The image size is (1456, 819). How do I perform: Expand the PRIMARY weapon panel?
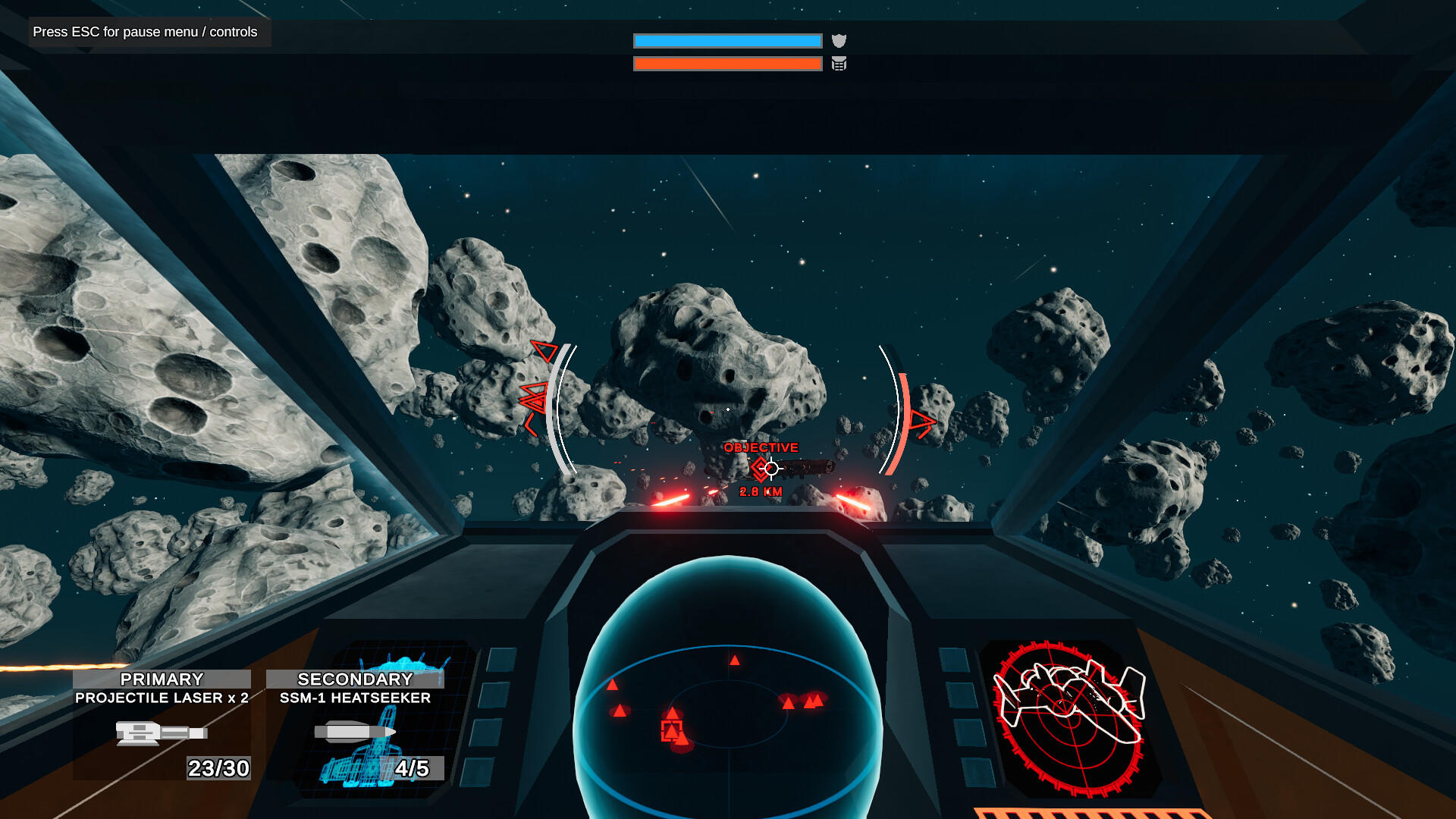(162, 679)
